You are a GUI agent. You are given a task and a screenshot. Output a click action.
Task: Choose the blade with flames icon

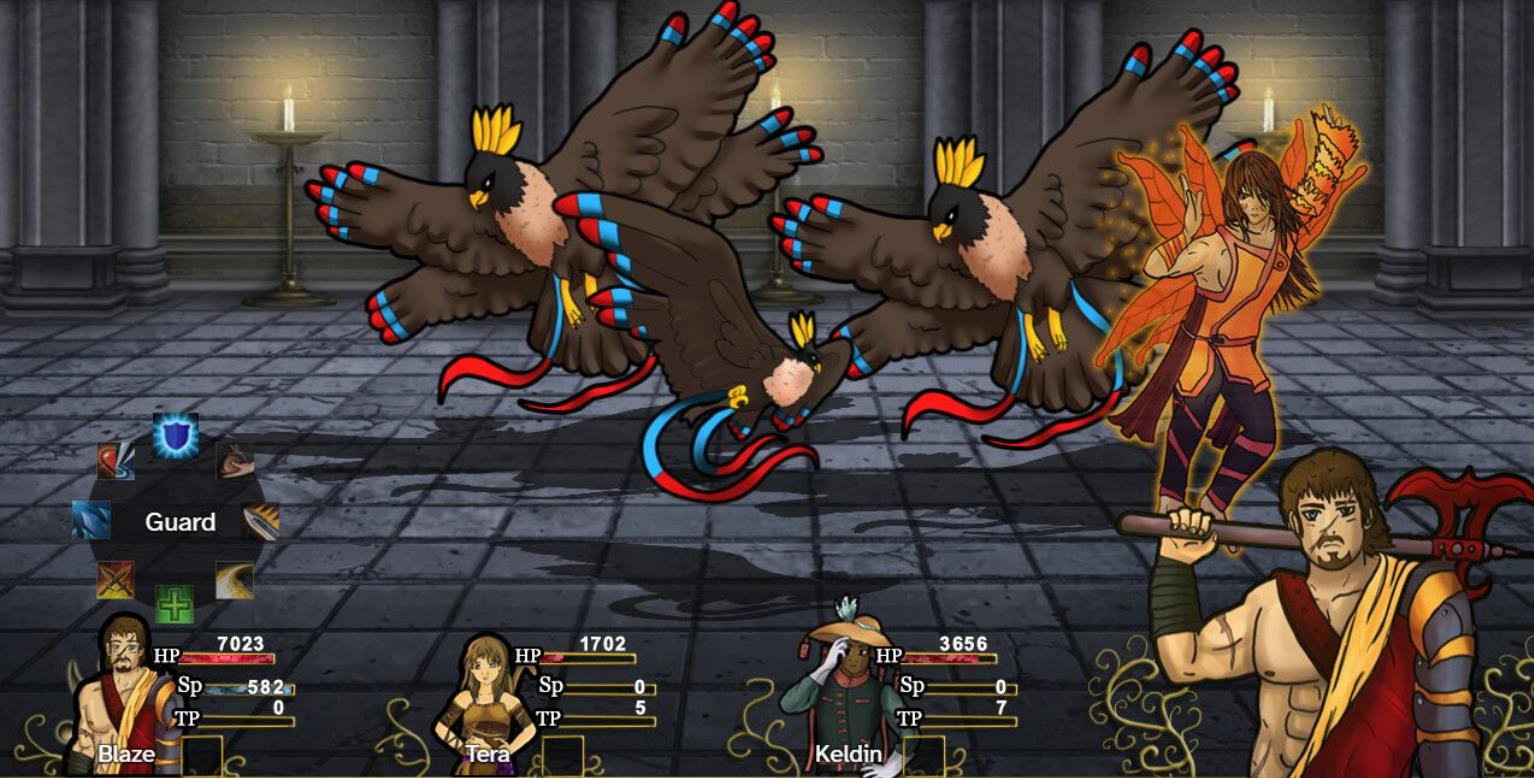(260, 521)
